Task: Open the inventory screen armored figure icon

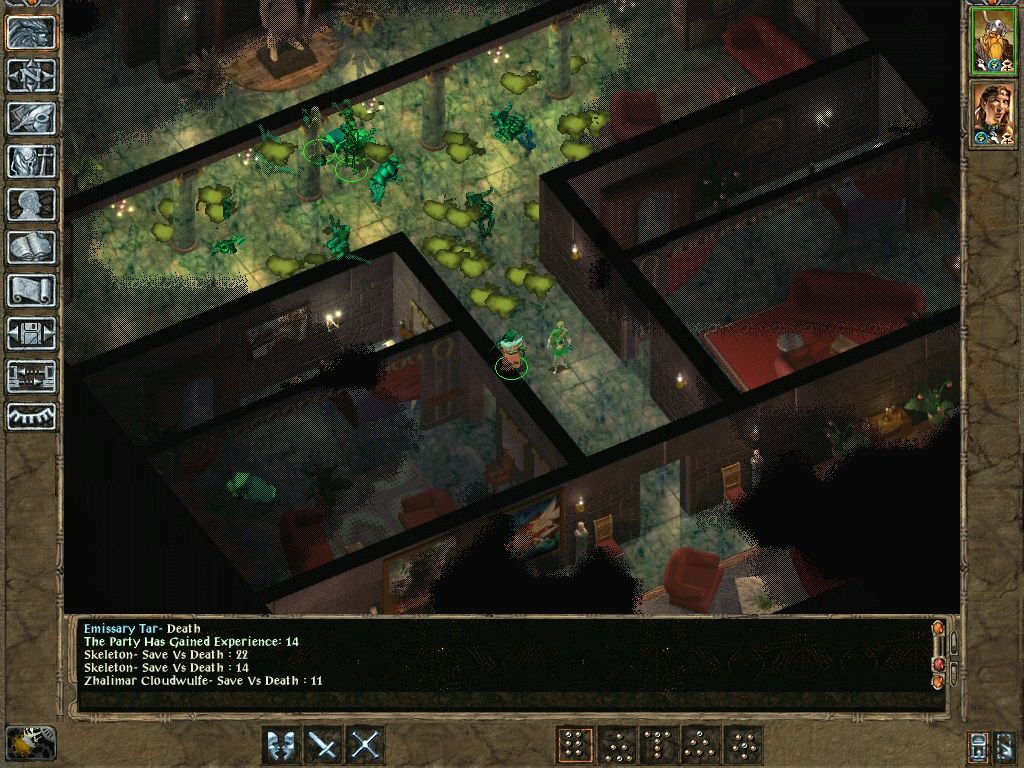Action: click(x=31, y=161)
